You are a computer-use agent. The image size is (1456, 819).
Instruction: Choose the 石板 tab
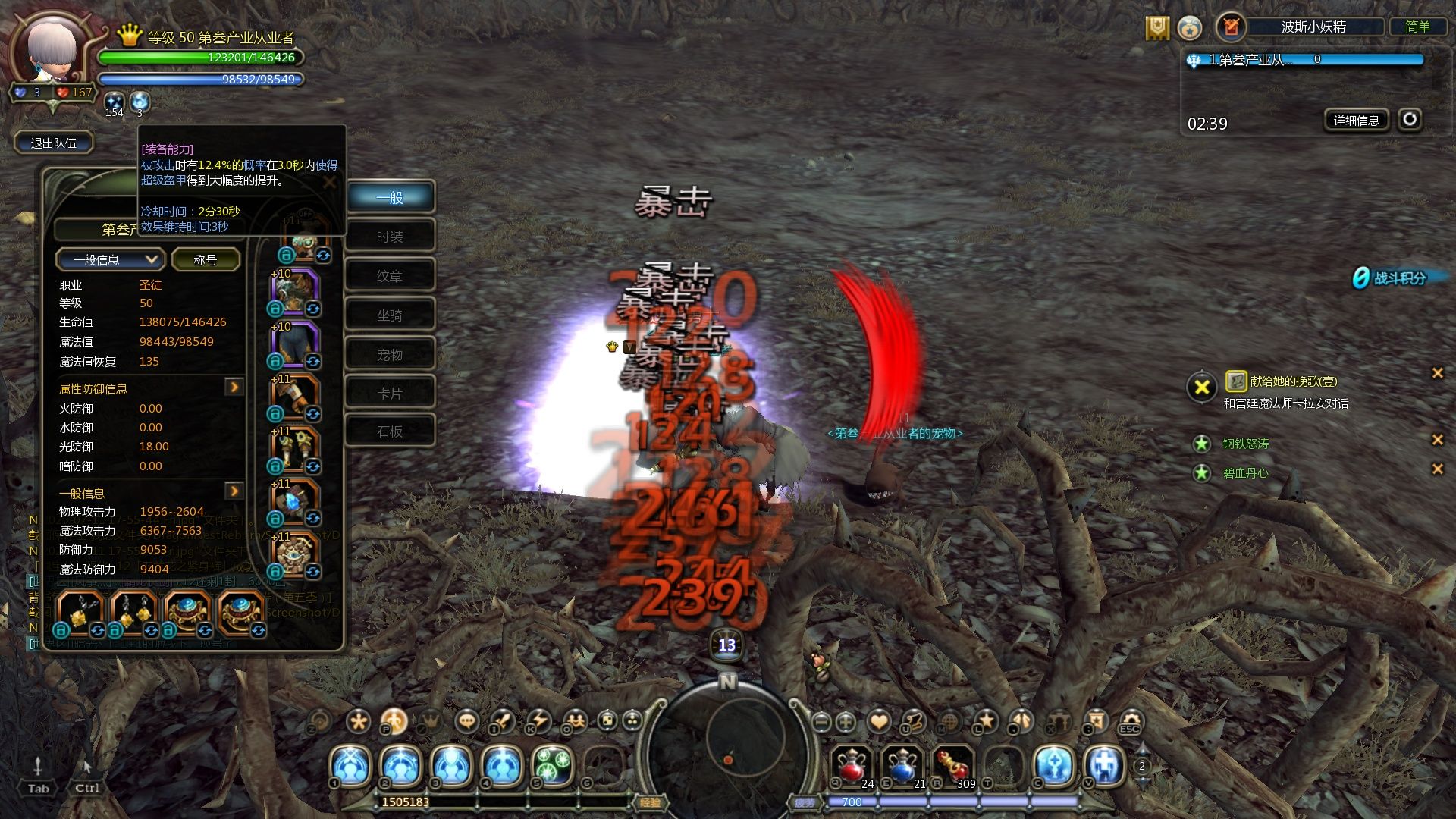click(390, 431)
